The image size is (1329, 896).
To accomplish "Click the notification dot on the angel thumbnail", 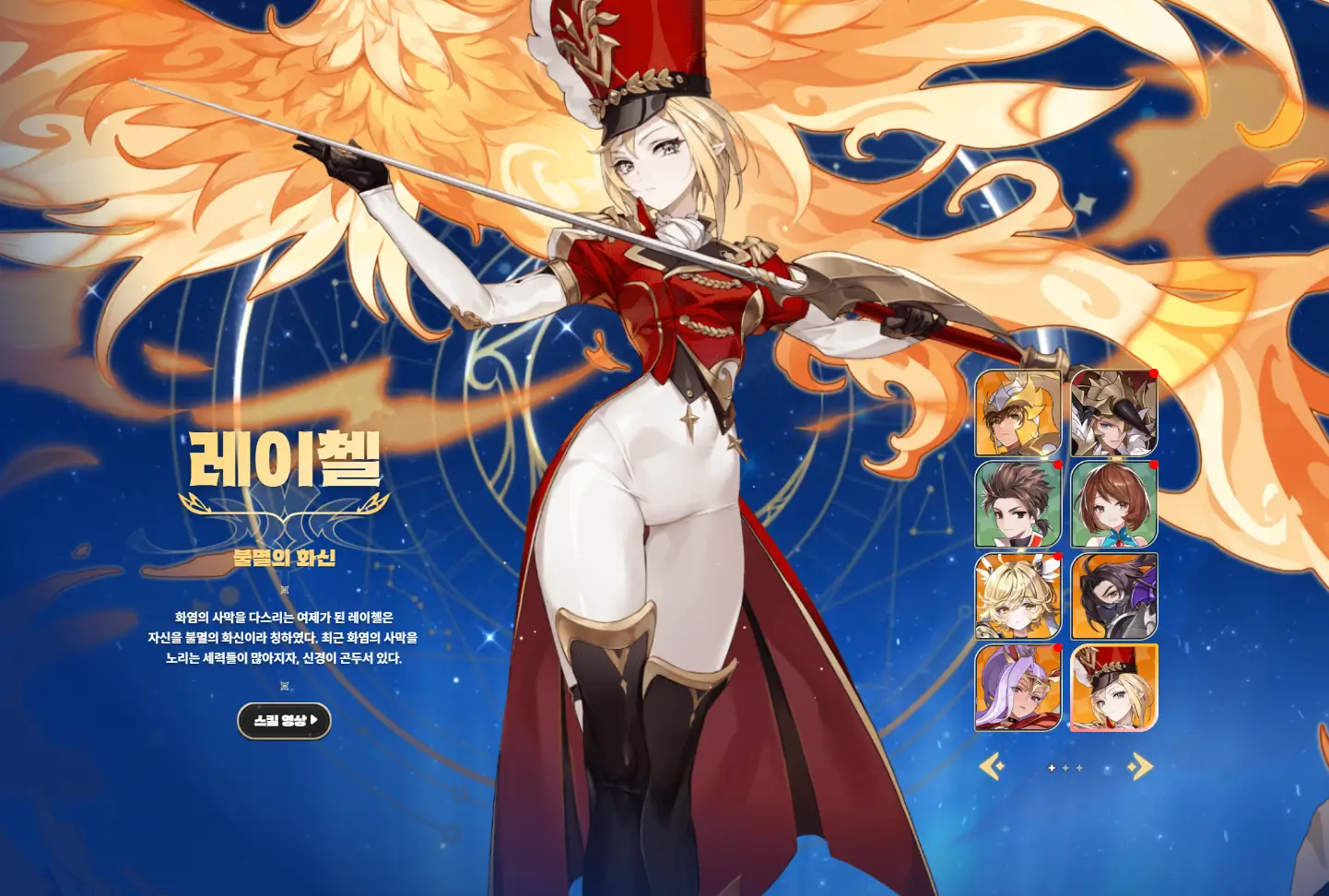I will (1058, 557).
